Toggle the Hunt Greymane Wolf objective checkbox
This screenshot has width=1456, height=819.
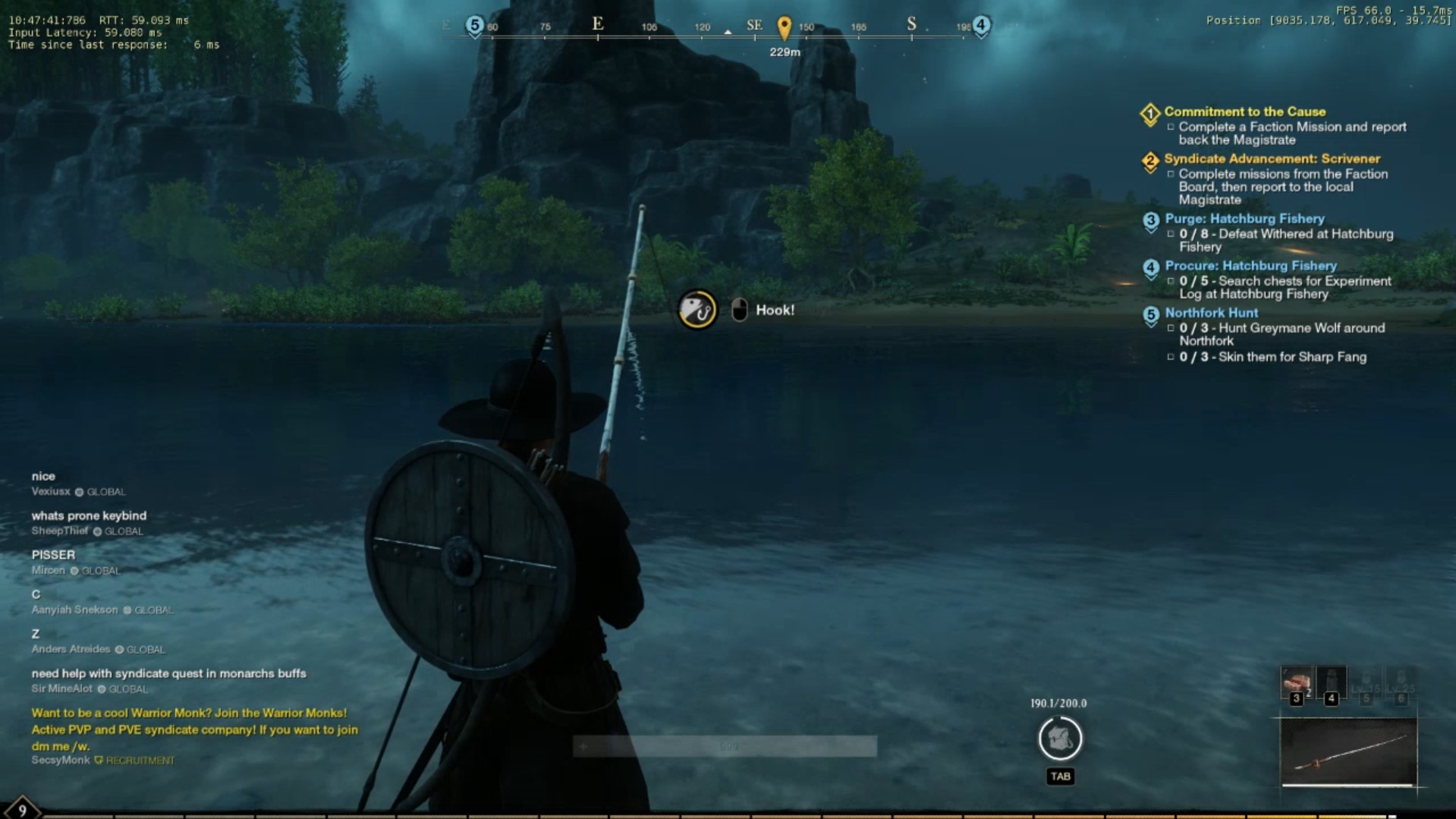[x=1171, y=328]
